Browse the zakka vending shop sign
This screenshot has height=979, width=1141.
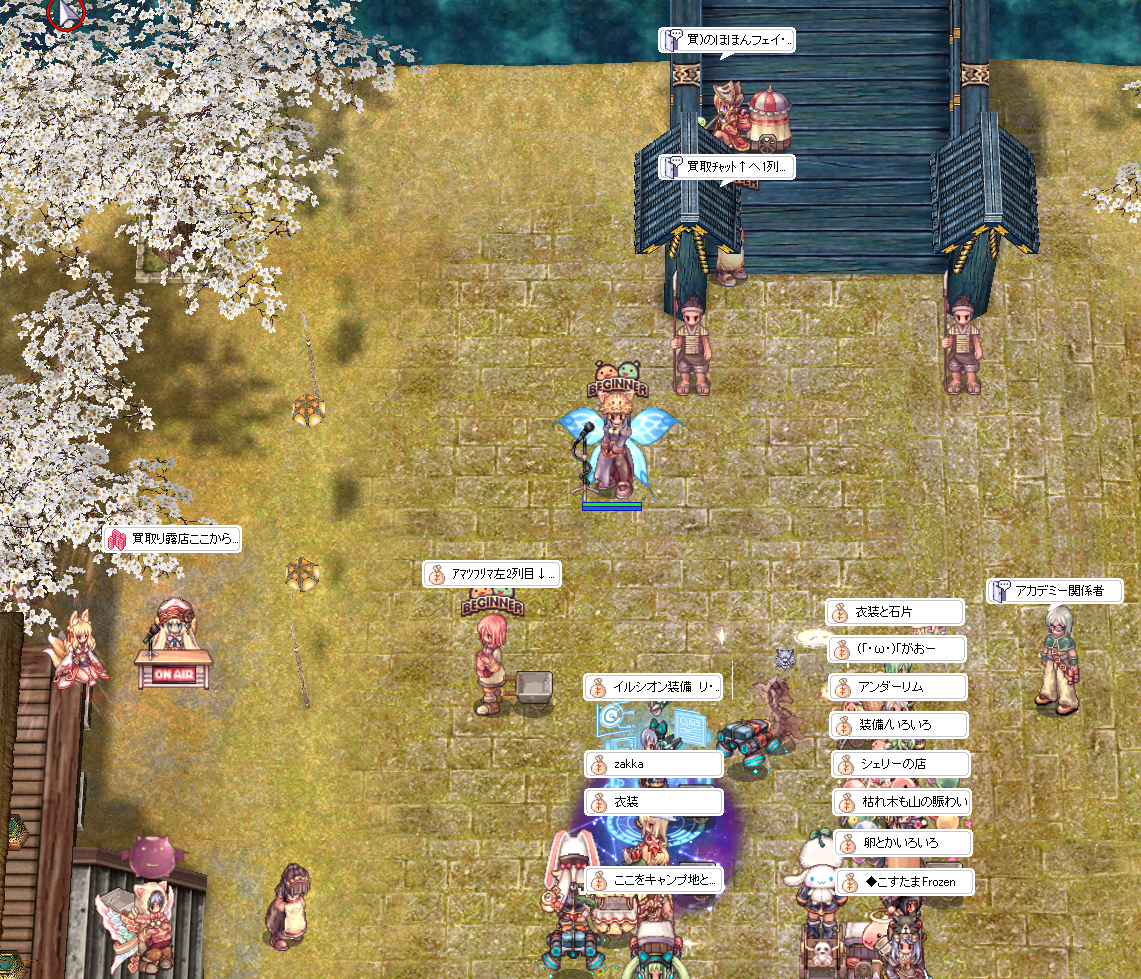point(653,764)
